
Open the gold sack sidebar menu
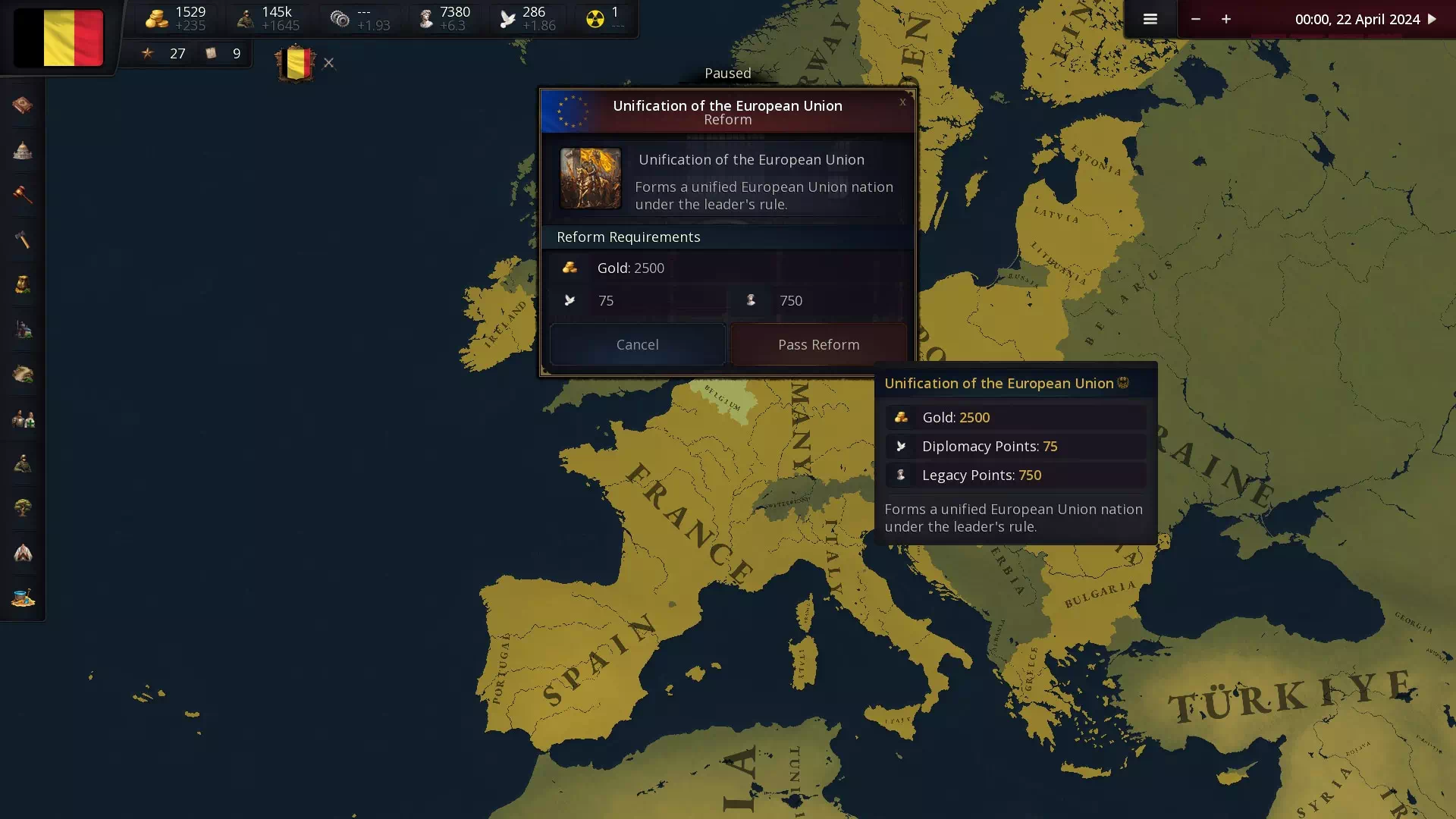[23, 284]
